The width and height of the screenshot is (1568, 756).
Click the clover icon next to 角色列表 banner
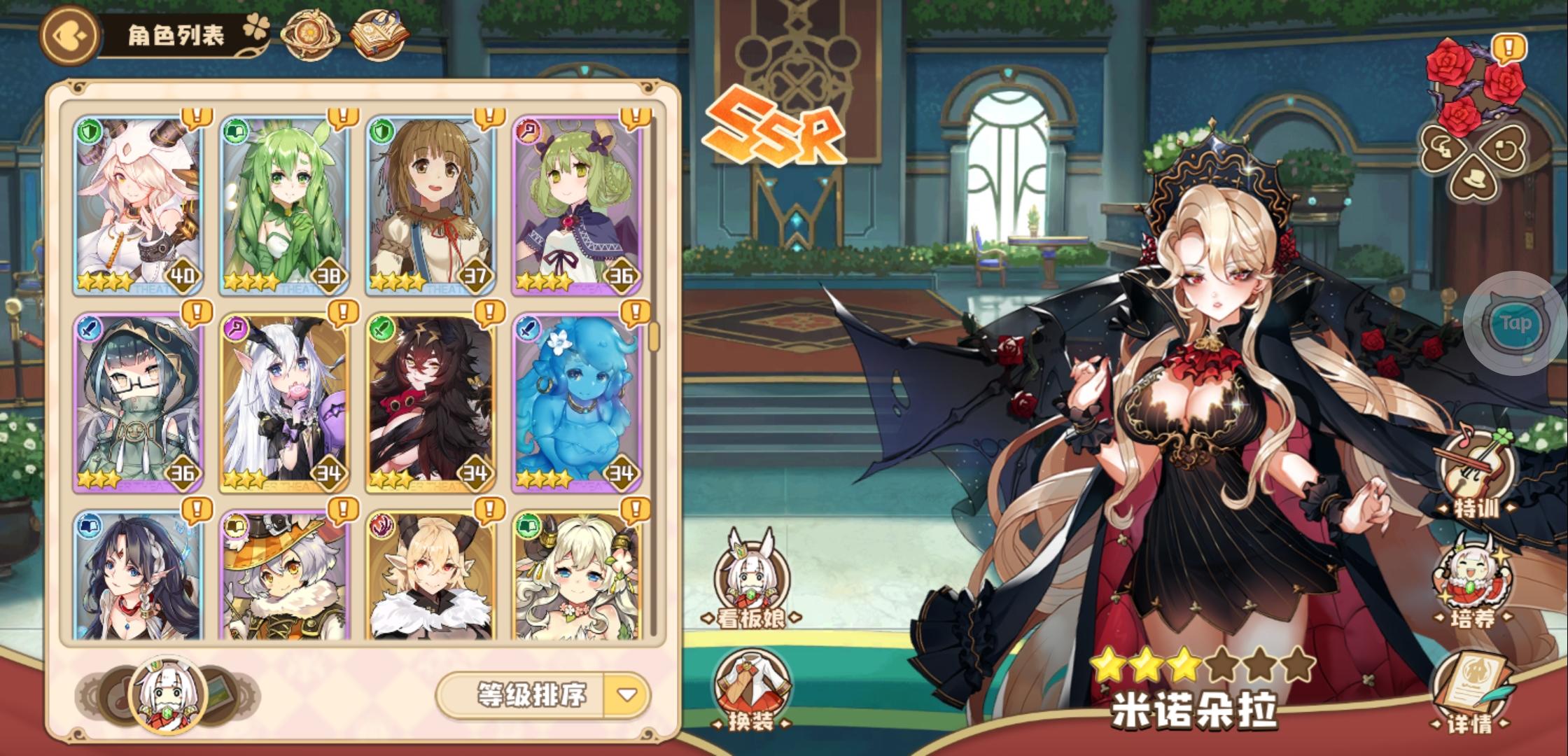(x=256, y=26)
